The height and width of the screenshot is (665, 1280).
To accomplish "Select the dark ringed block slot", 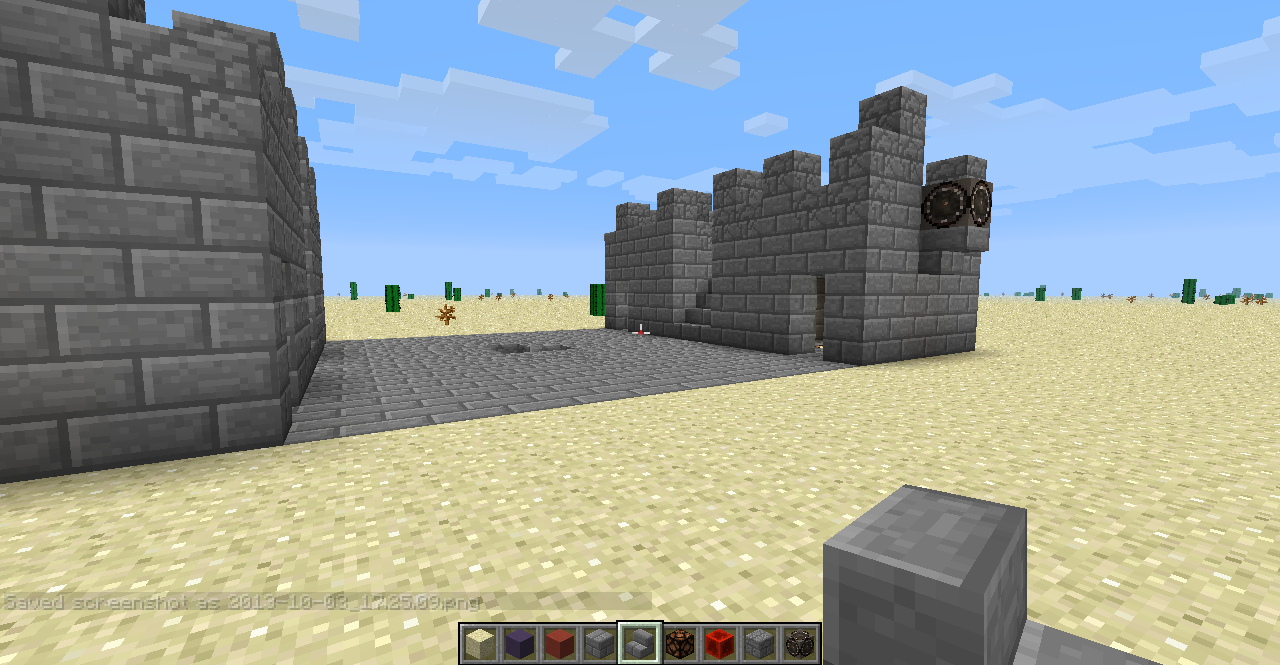I will tap(800, 643).
